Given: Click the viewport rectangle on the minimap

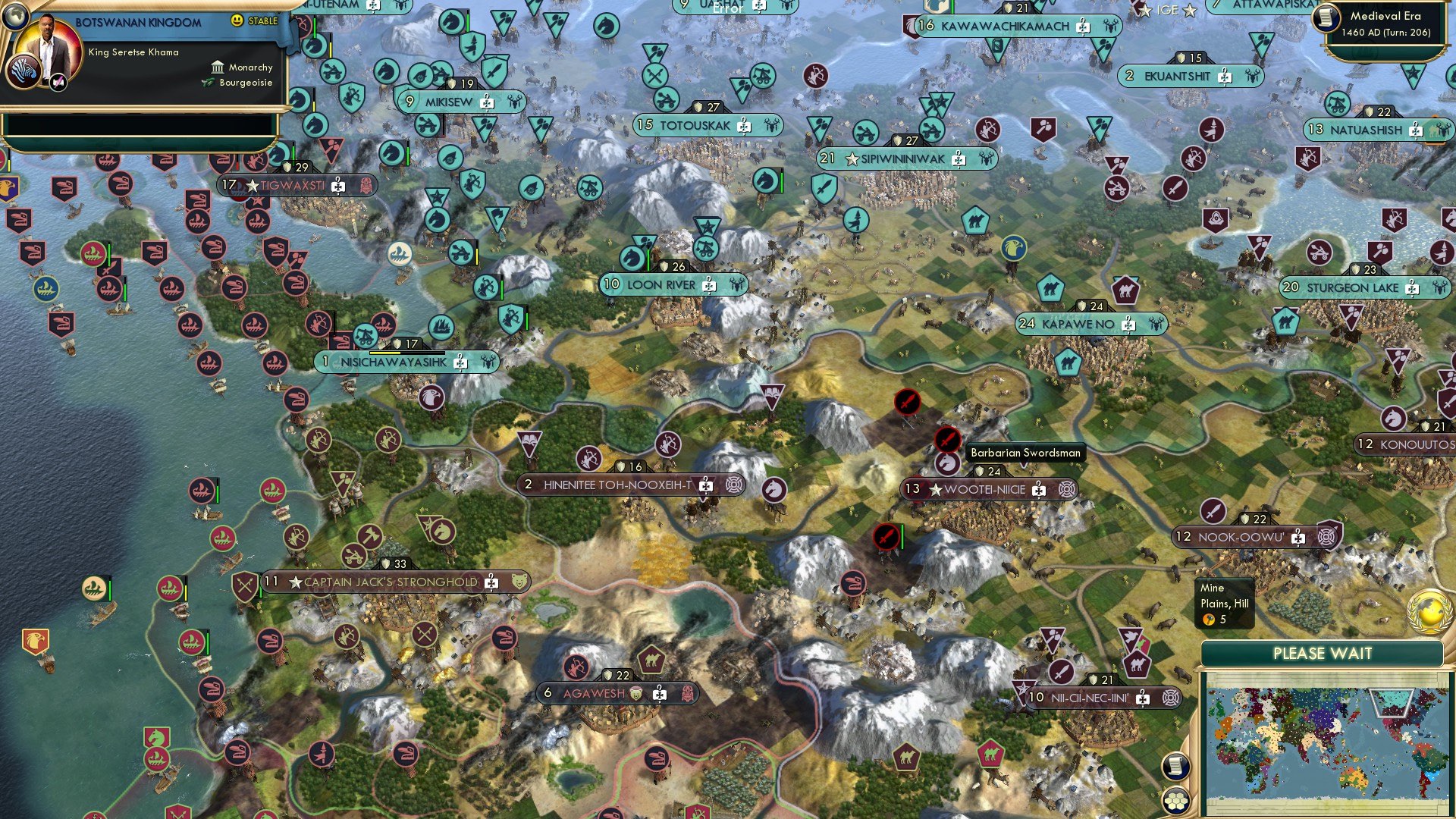Looking at the screenshot, I should click(x=1391, y=702).
